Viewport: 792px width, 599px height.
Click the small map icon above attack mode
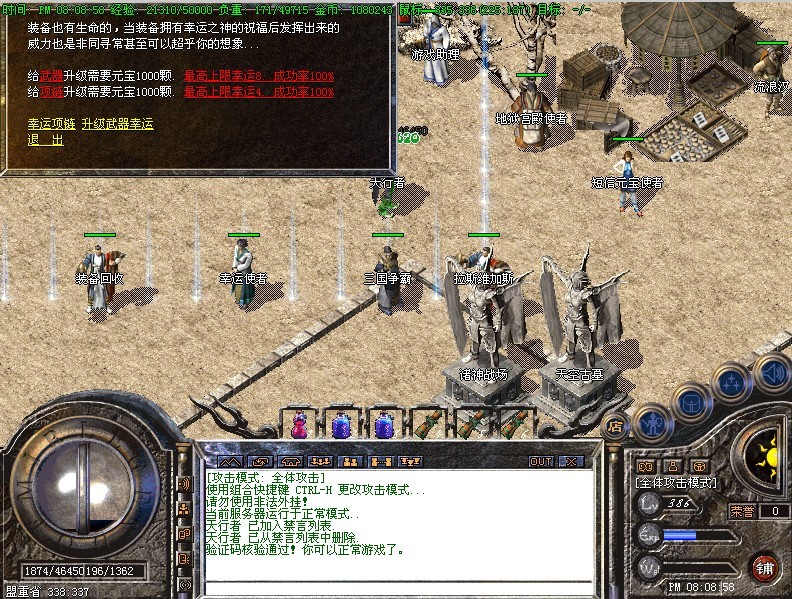pyautogui.click(x=645, y=466)
